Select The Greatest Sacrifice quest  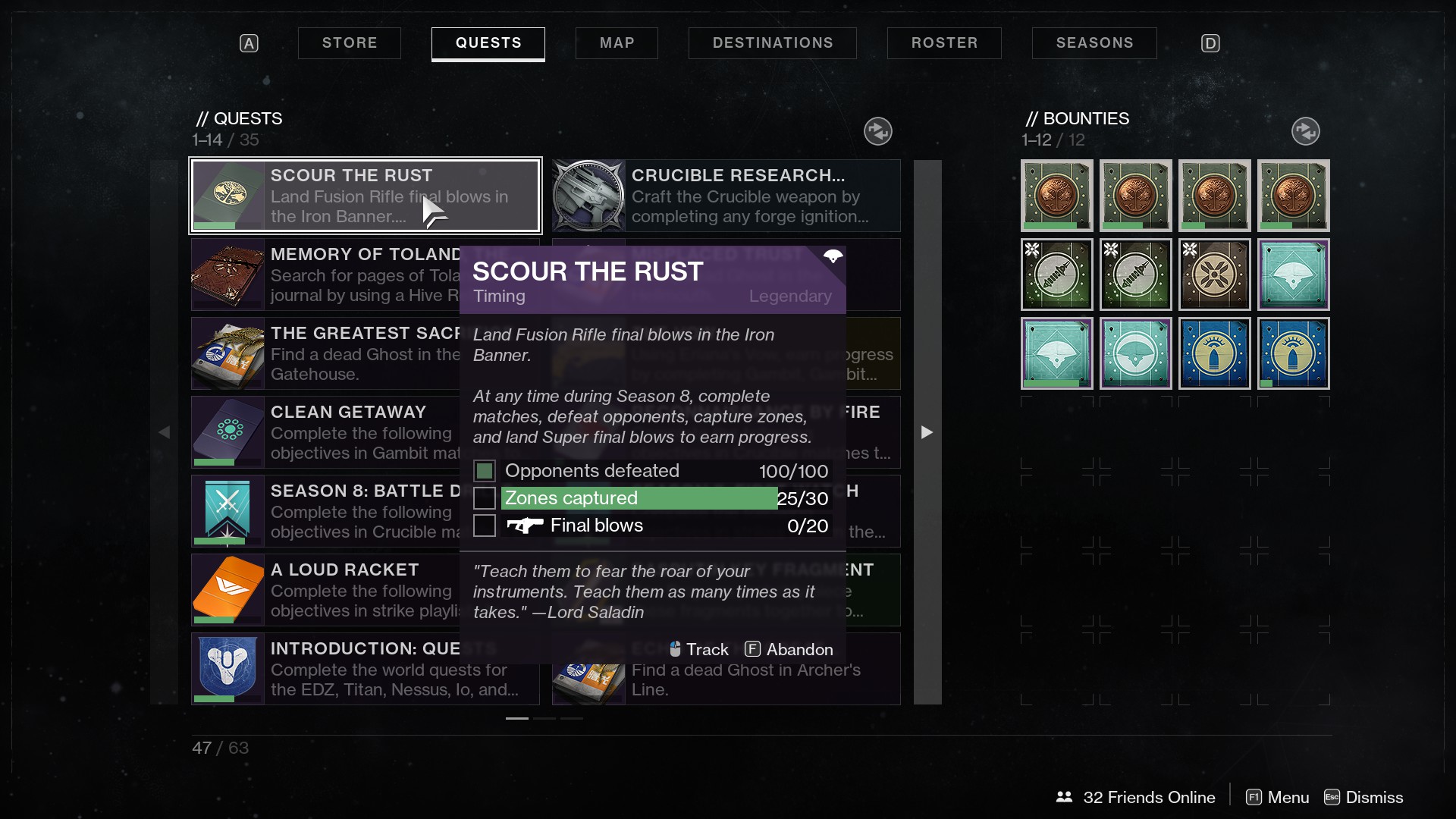point(325,353)
